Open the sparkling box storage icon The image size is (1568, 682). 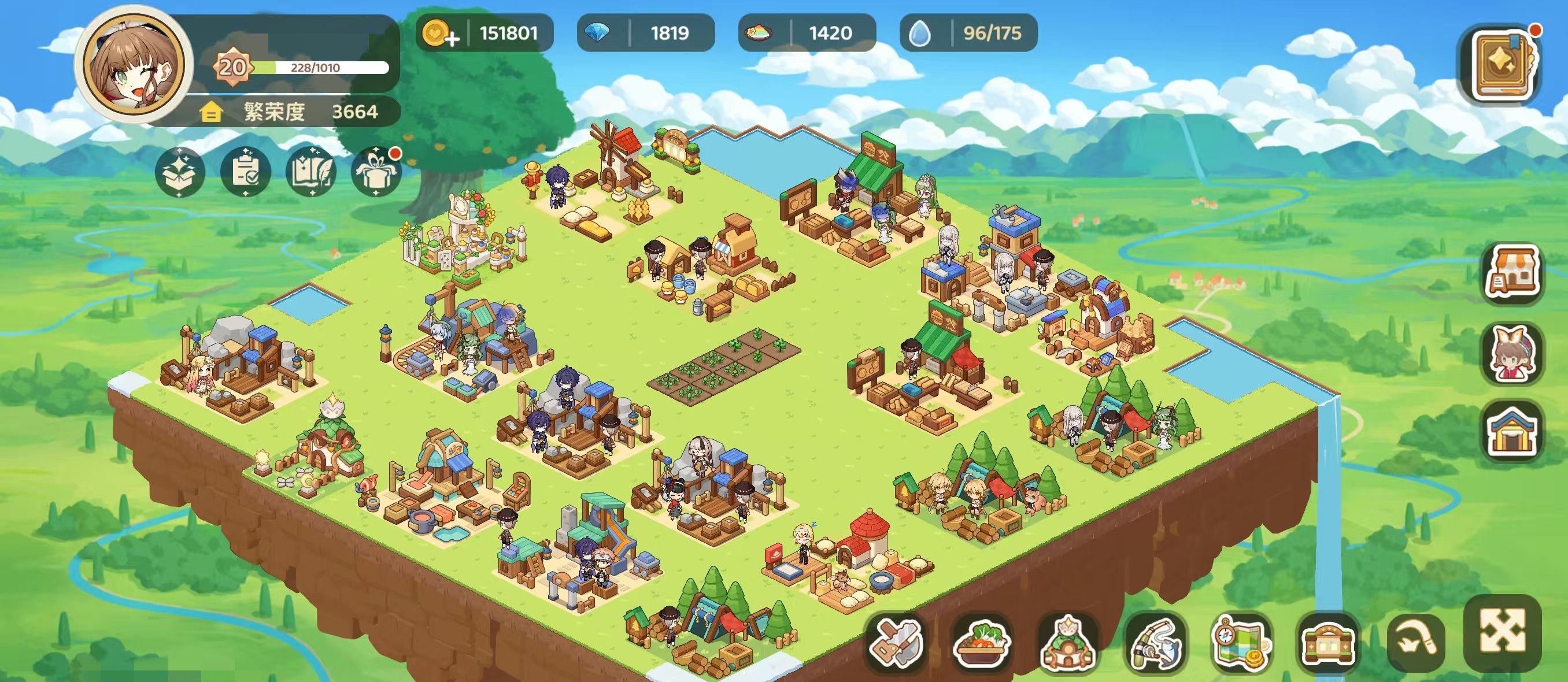click(x=180, y=172)
